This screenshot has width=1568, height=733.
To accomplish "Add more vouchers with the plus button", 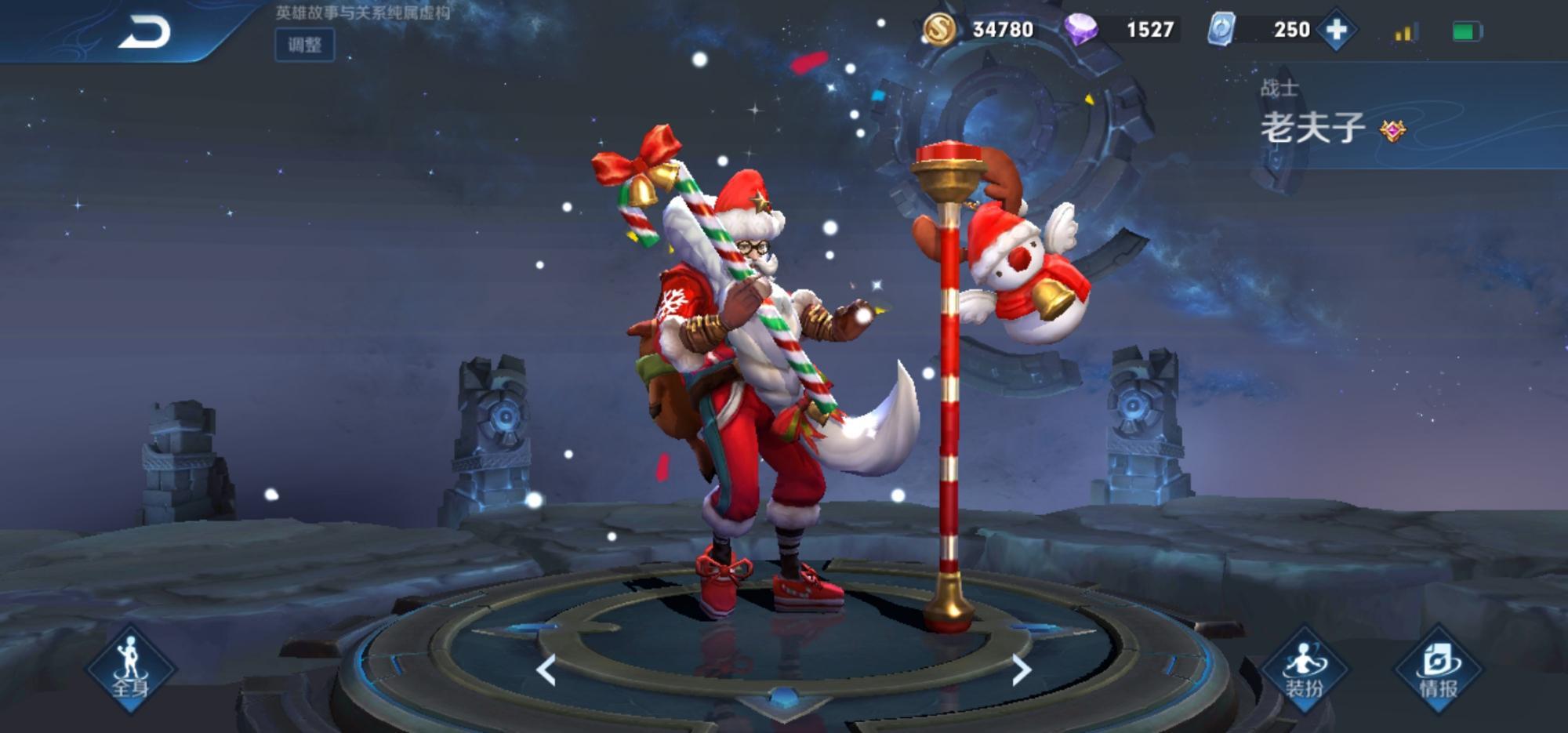I will (x=1337, y=30).
